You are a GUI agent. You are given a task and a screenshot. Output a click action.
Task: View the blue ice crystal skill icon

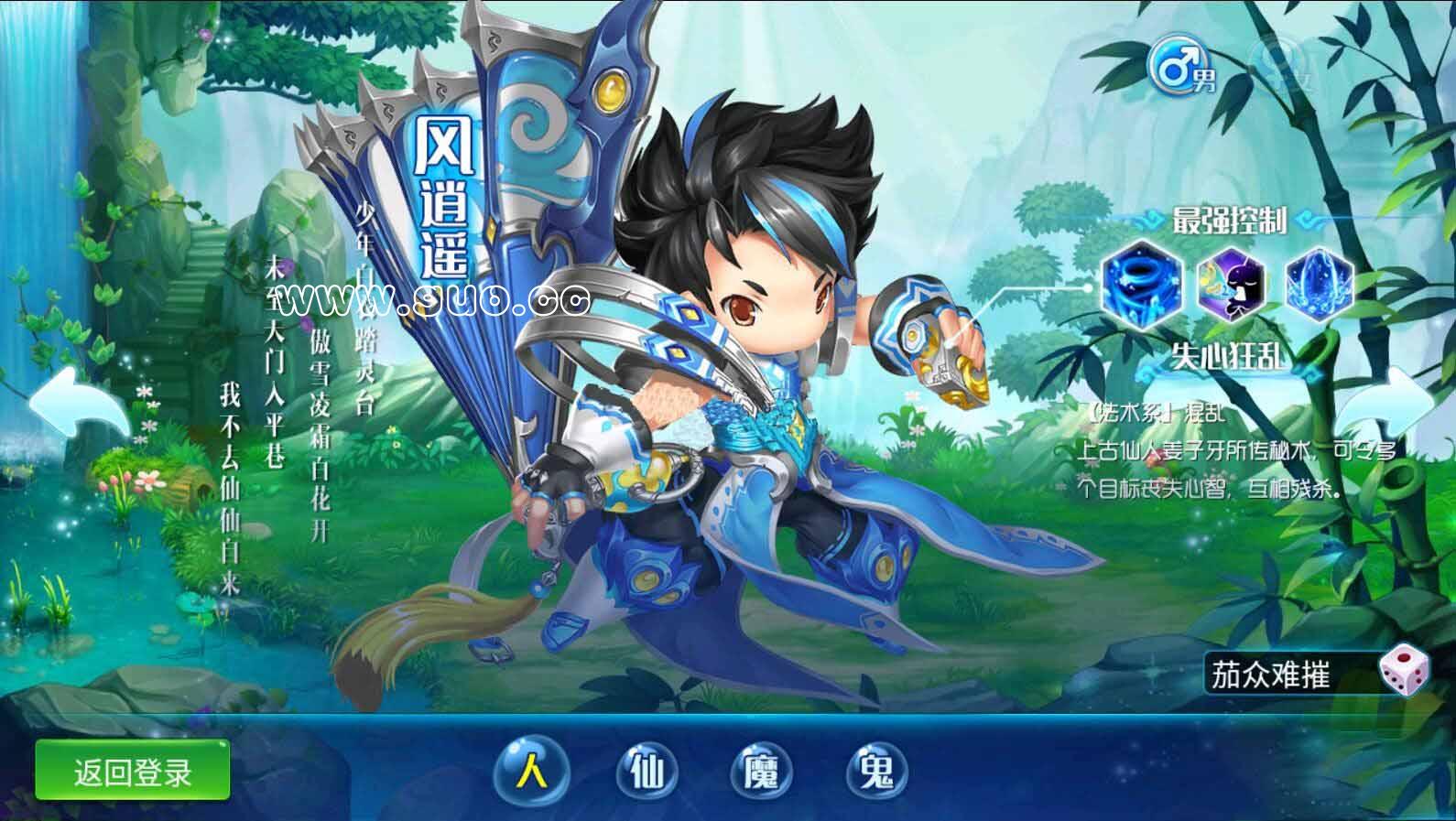[x=1319, y=282]
